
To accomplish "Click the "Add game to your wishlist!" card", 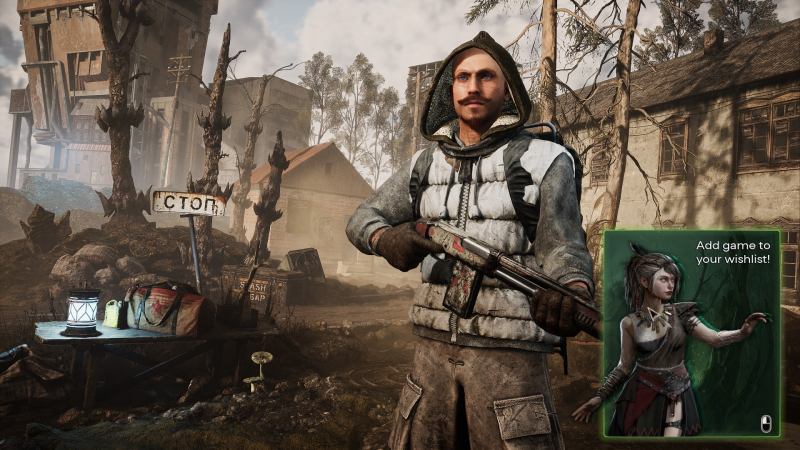I will tap(690, 333).
